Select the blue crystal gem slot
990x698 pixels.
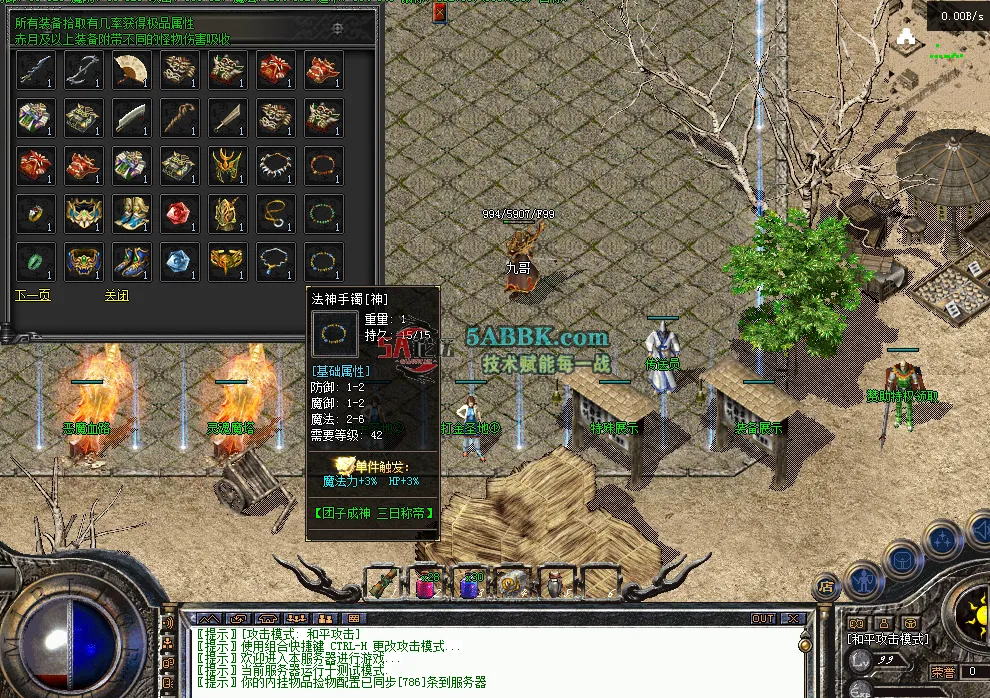[x=179, y=261]
